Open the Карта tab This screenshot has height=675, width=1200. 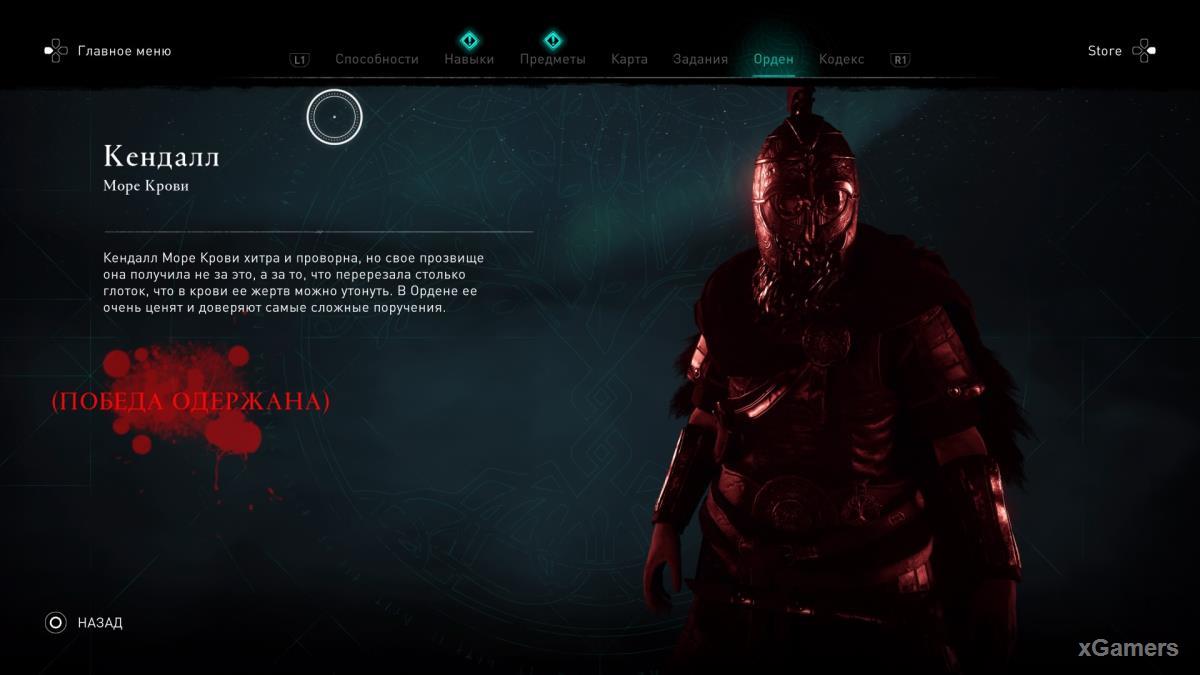point(629,59)
